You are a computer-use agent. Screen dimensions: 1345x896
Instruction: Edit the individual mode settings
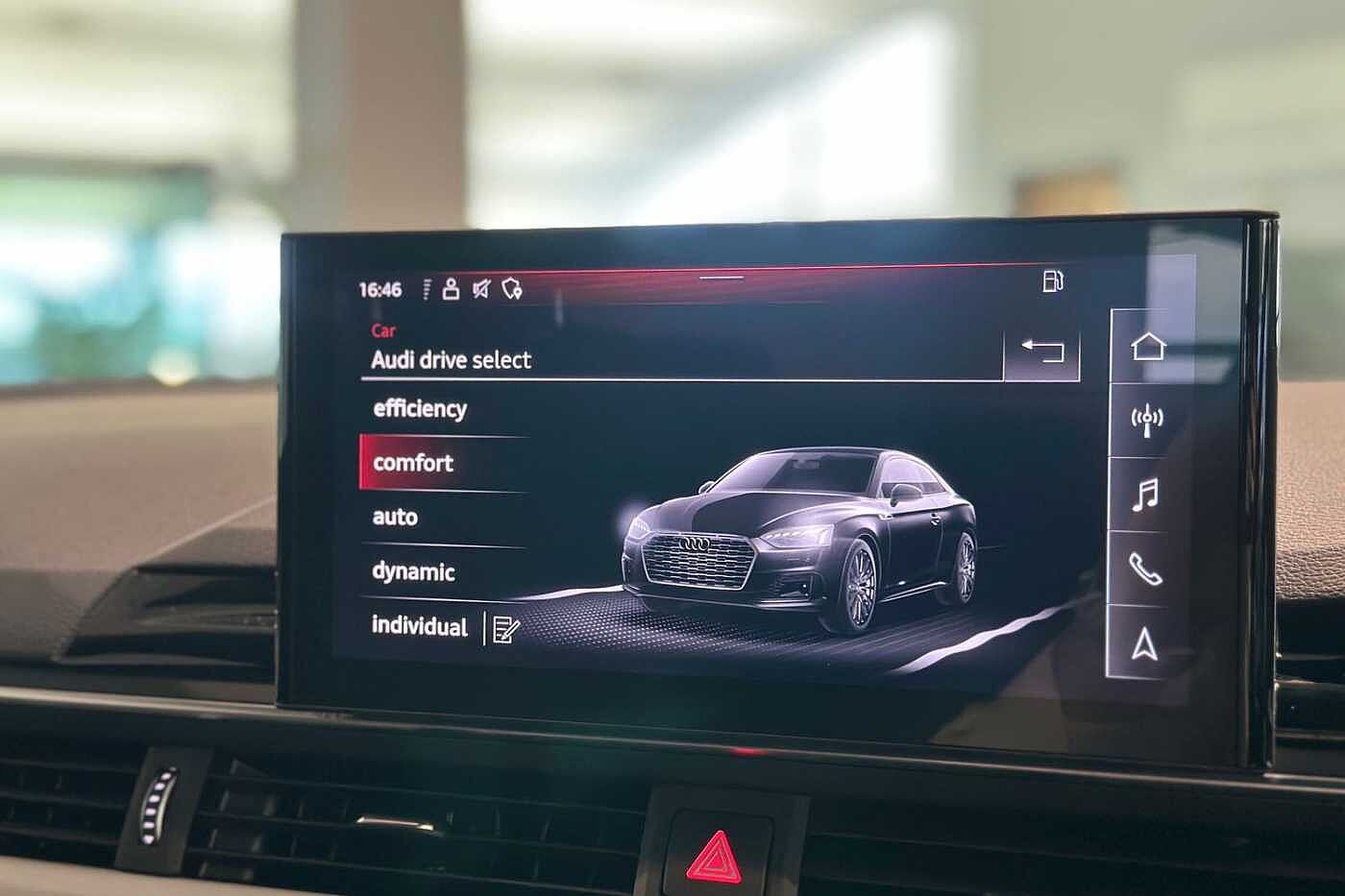(x=505, y=629)
